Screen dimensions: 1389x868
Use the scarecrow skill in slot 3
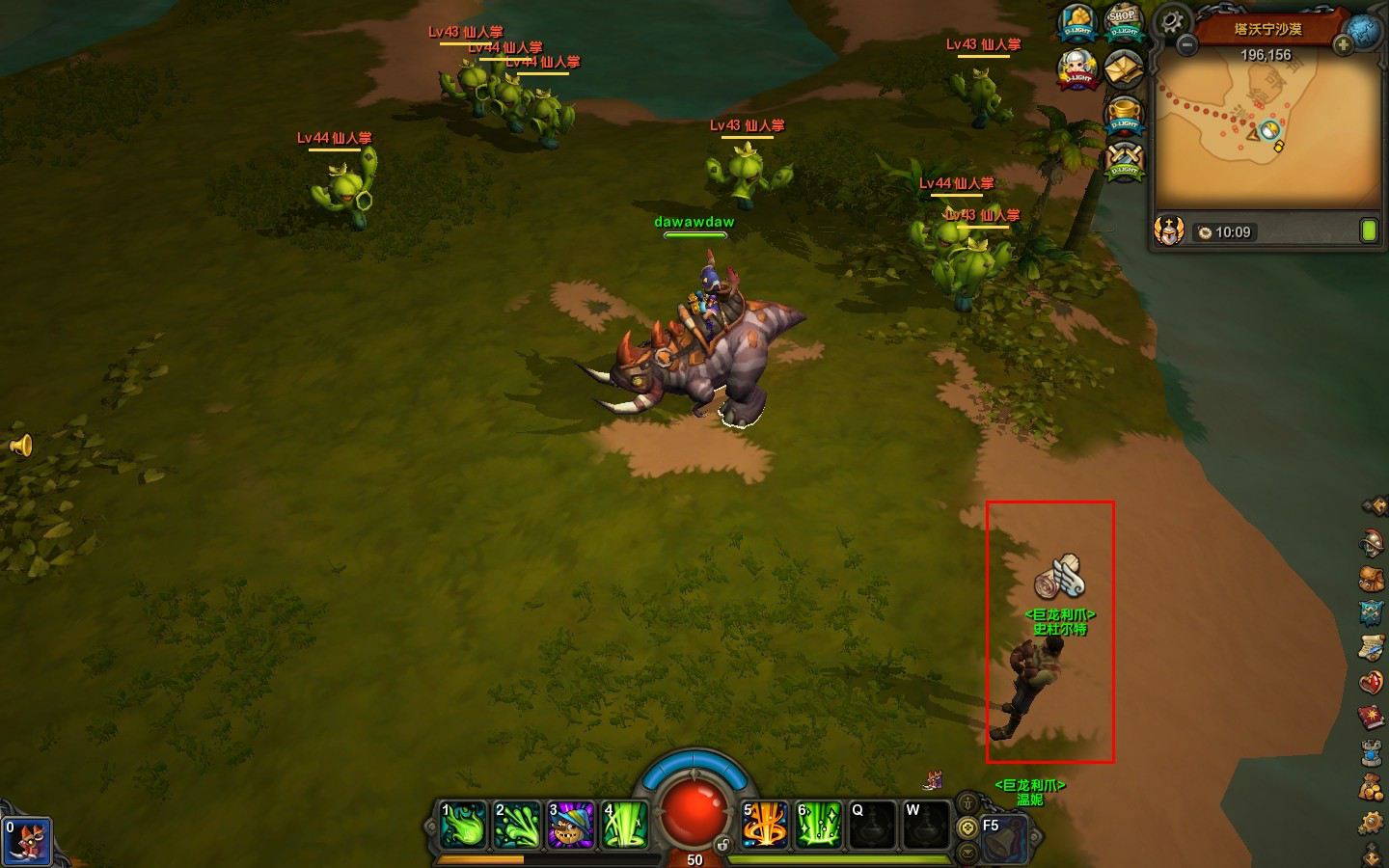[571, 826]
